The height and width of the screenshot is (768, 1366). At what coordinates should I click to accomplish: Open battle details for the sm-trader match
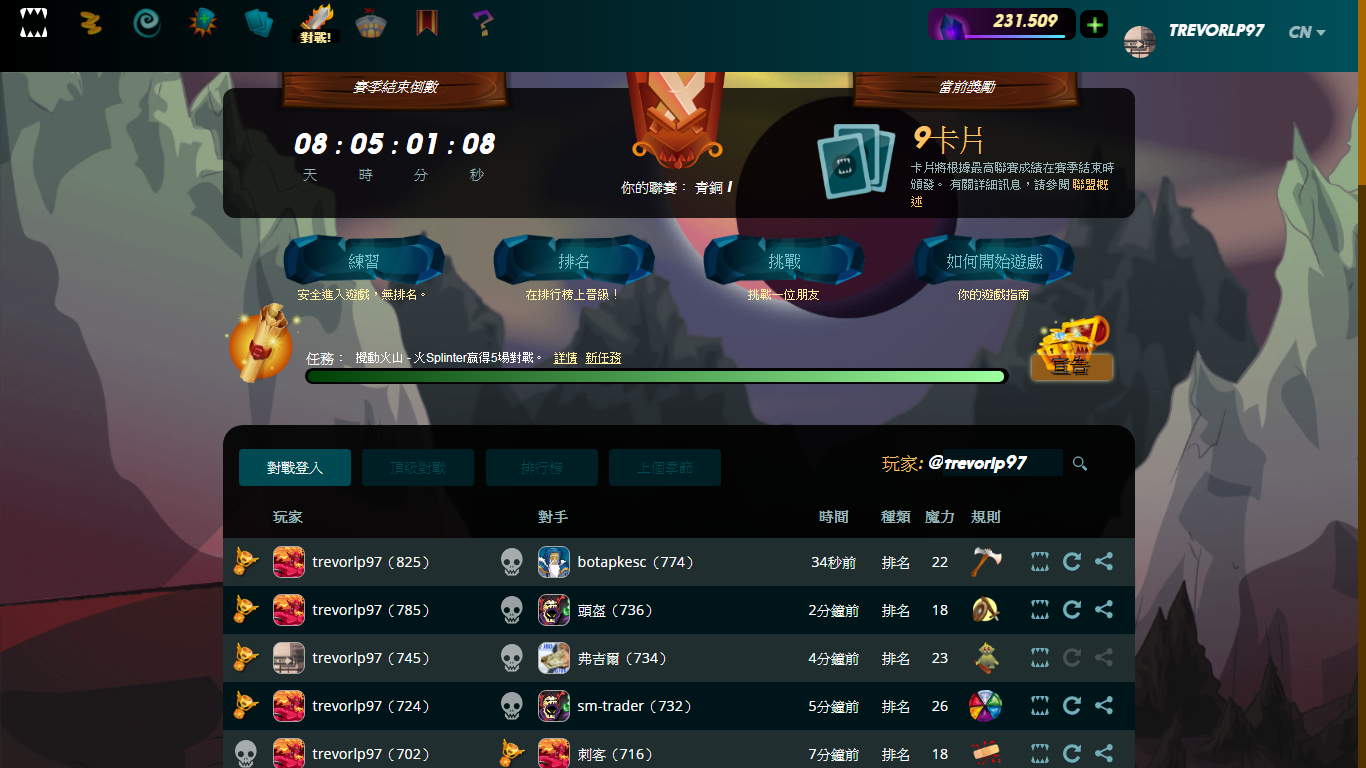(1039, 705)
